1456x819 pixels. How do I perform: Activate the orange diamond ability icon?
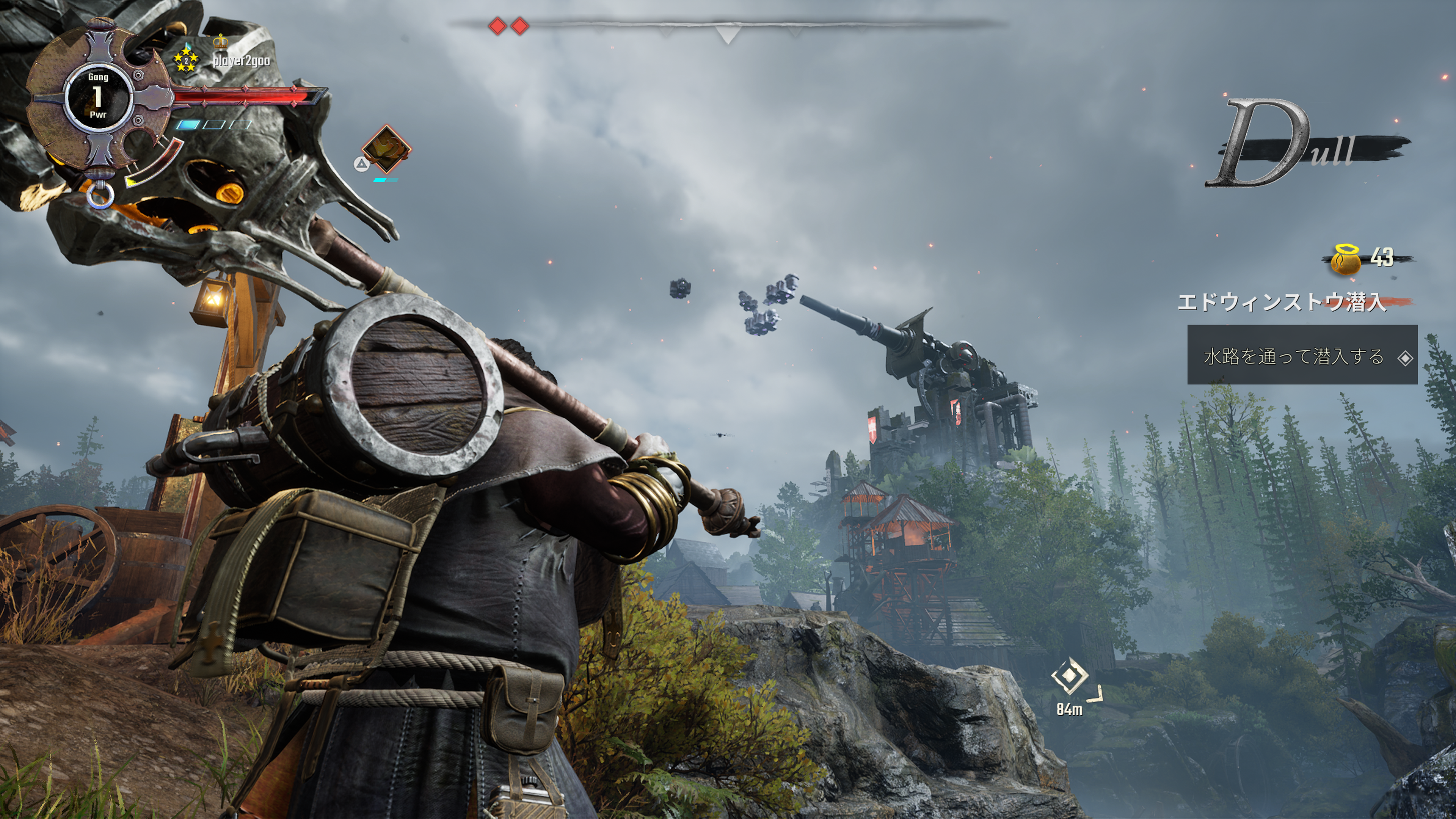coord(386,149)
